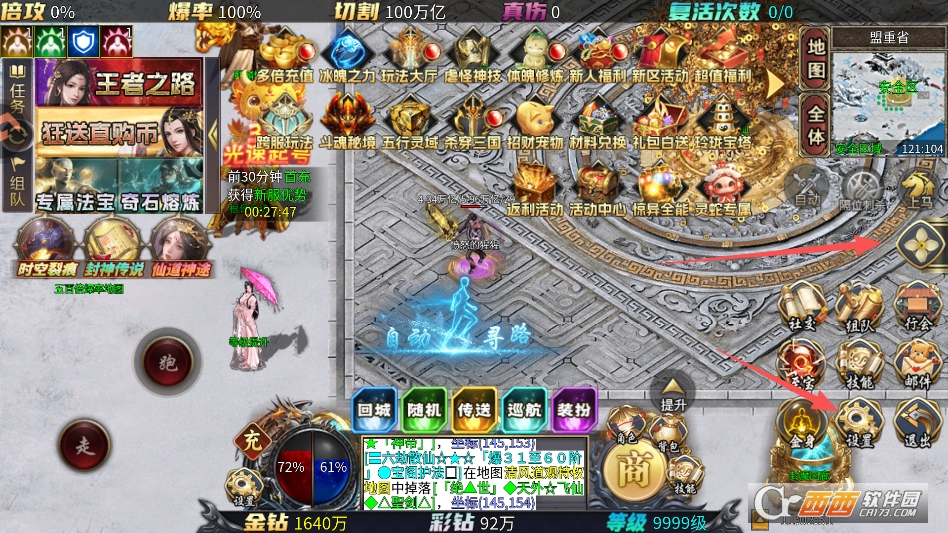
Task: Click the 退出 exit button
Action: 917,418
